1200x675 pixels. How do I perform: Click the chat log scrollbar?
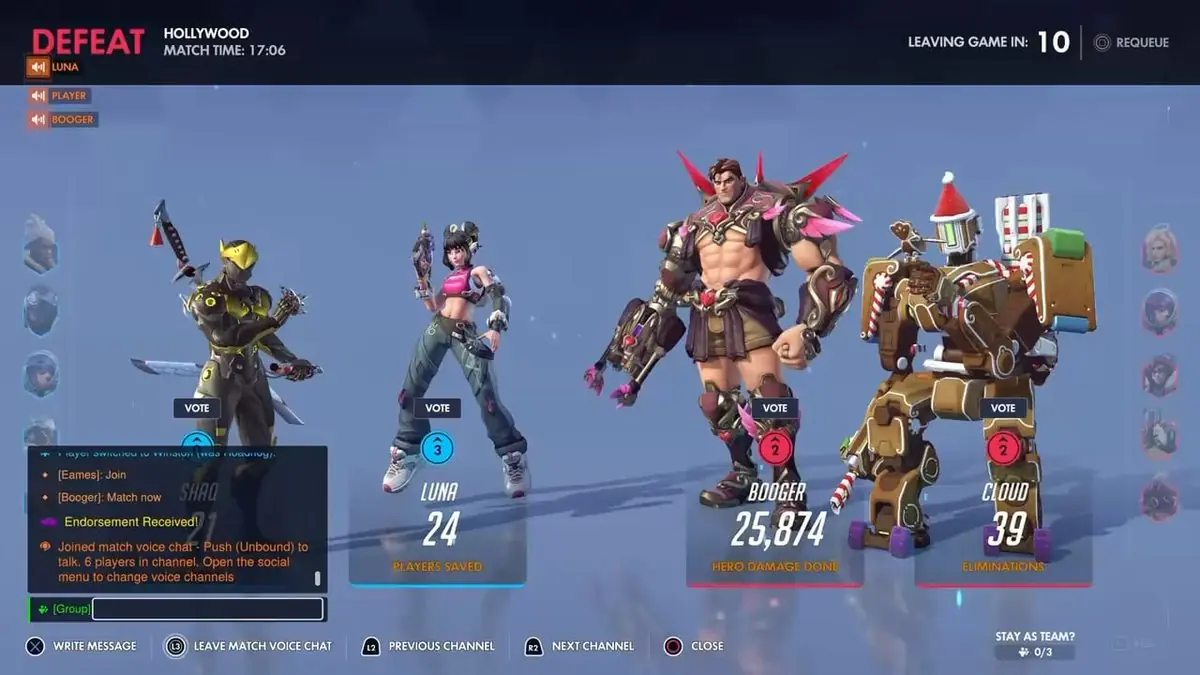(x=318, y=578)
